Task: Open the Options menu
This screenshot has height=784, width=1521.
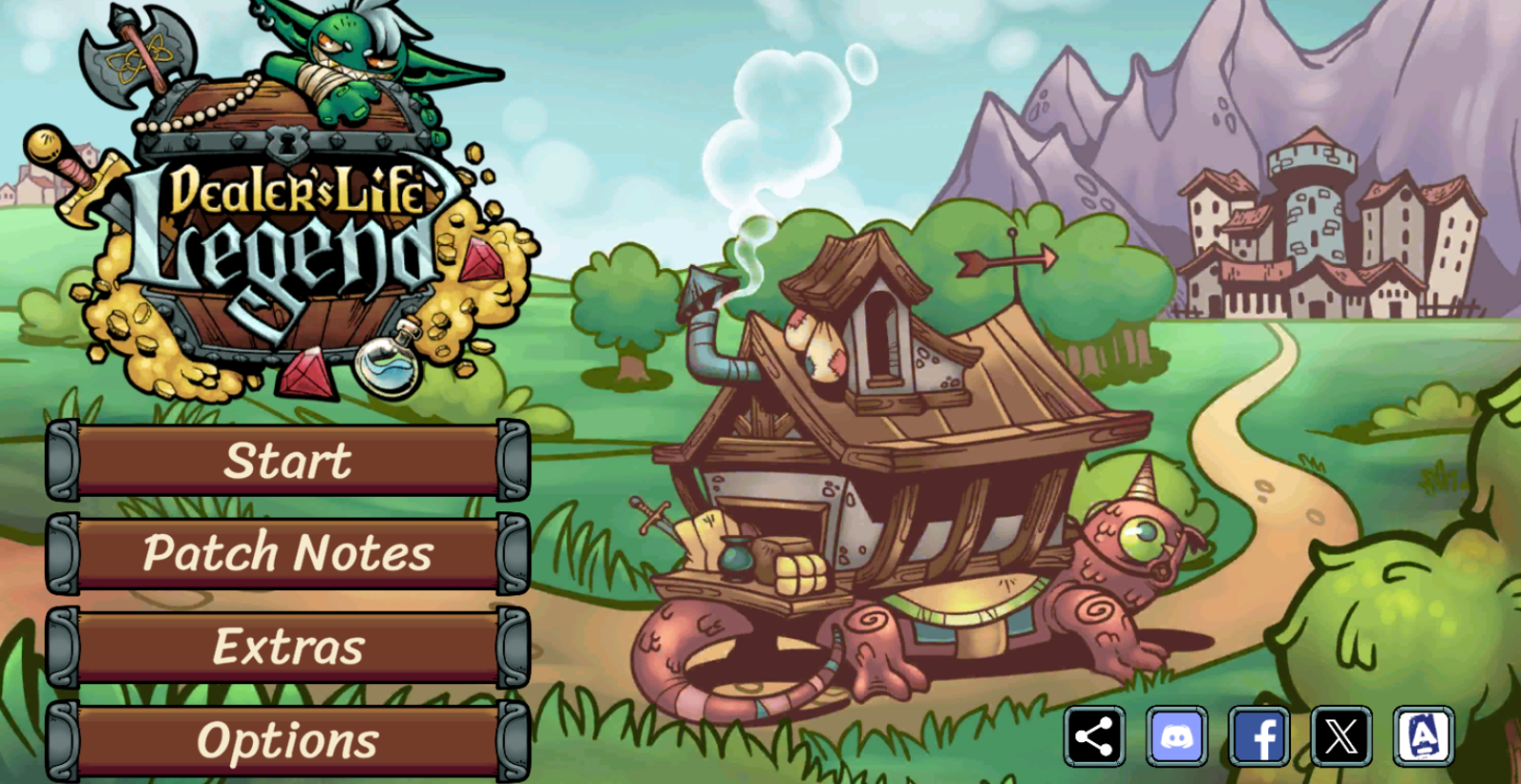Action: [x=288, y=741]
